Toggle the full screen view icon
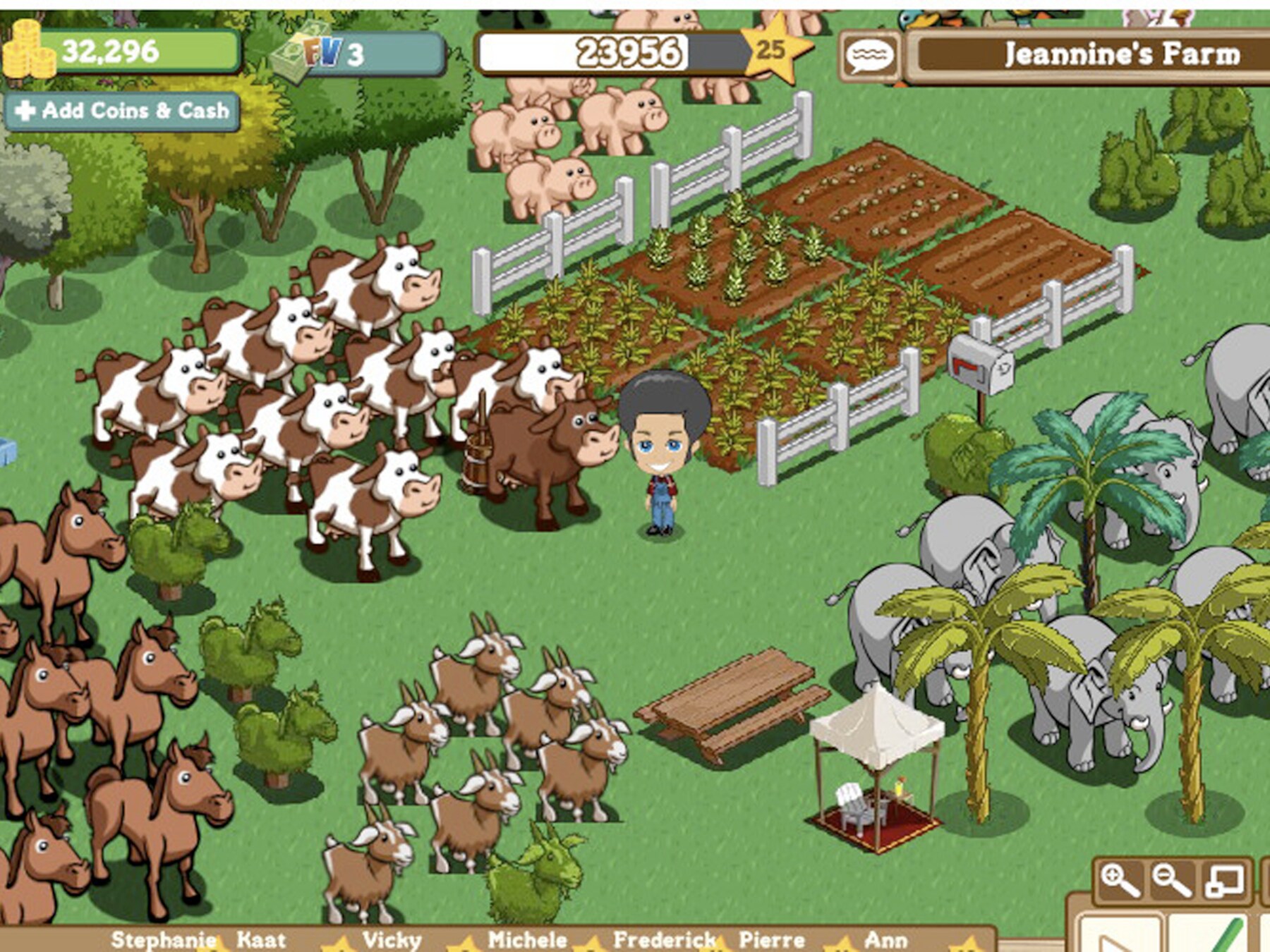 1224,881
